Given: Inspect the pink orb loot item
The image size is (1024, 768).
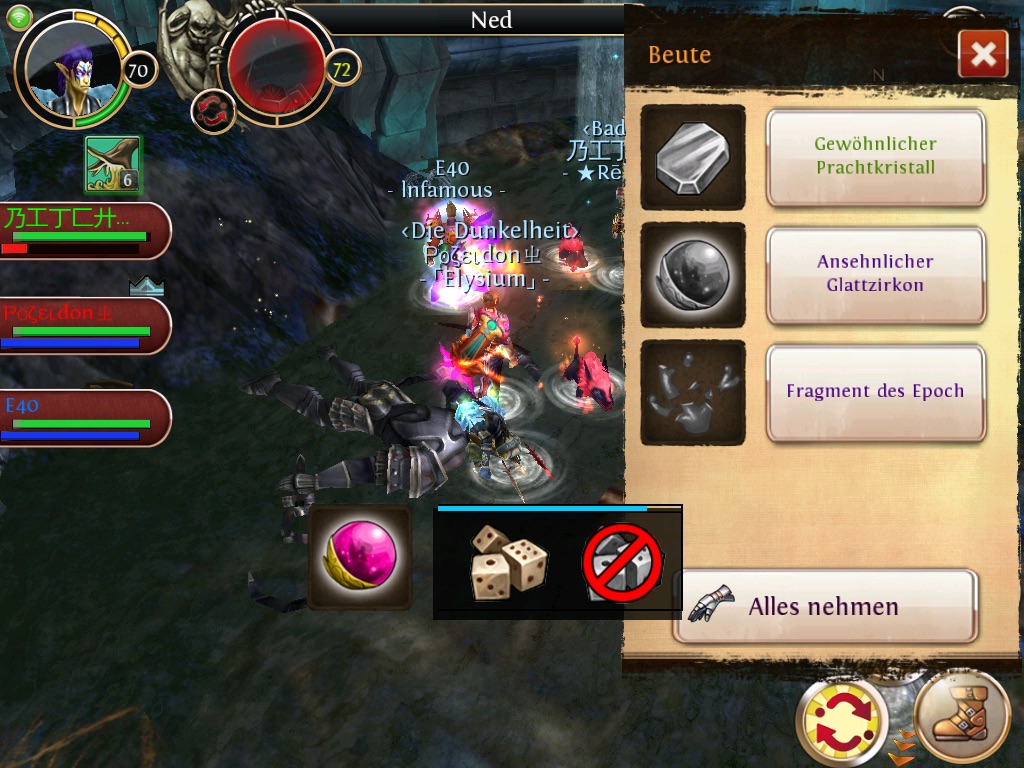Looking at the screenshot, I should tap(359, 557).
